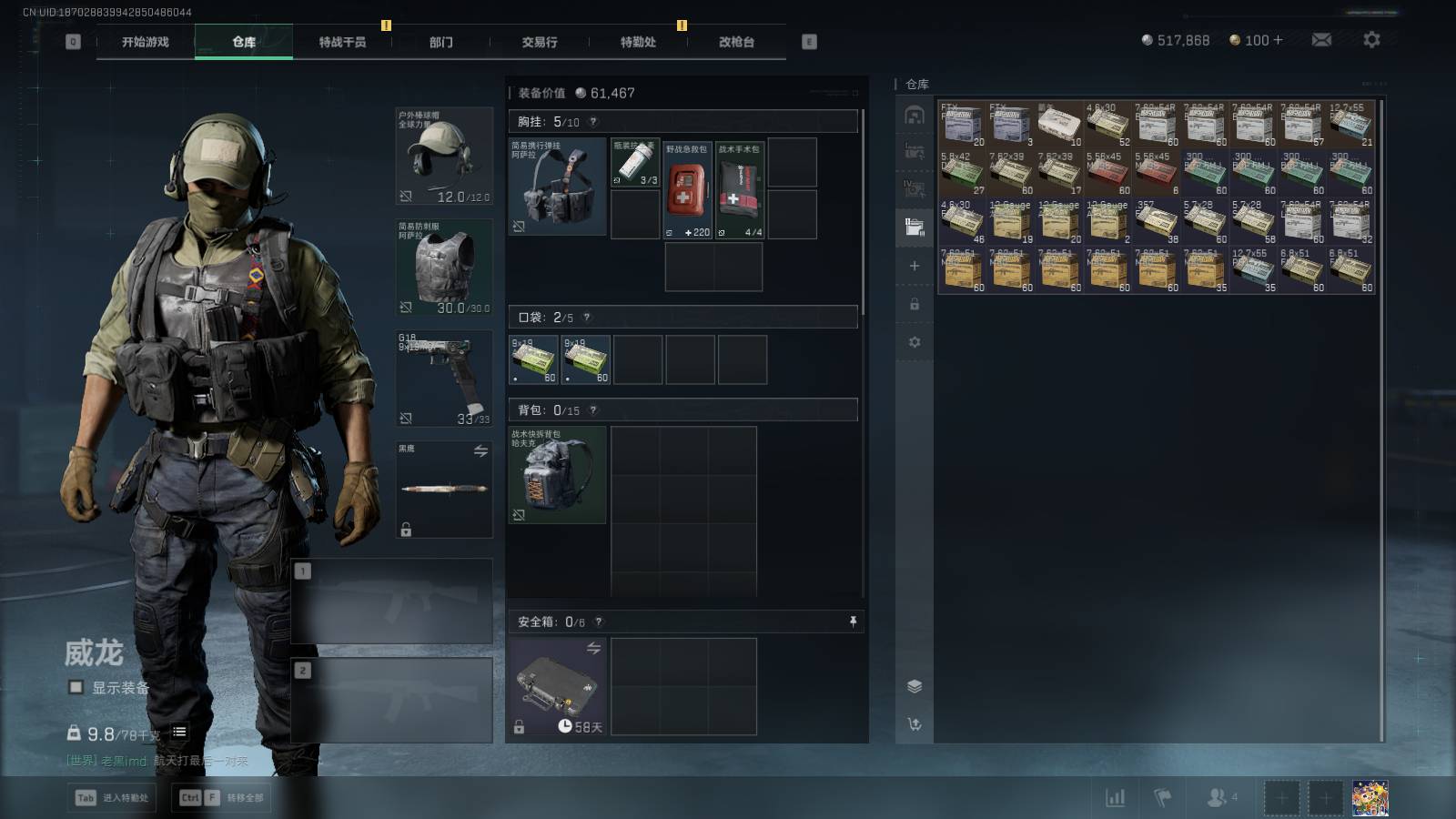1456x819 pixels.
Task: Select the helmet equipment slot
Action: point(444,157)
